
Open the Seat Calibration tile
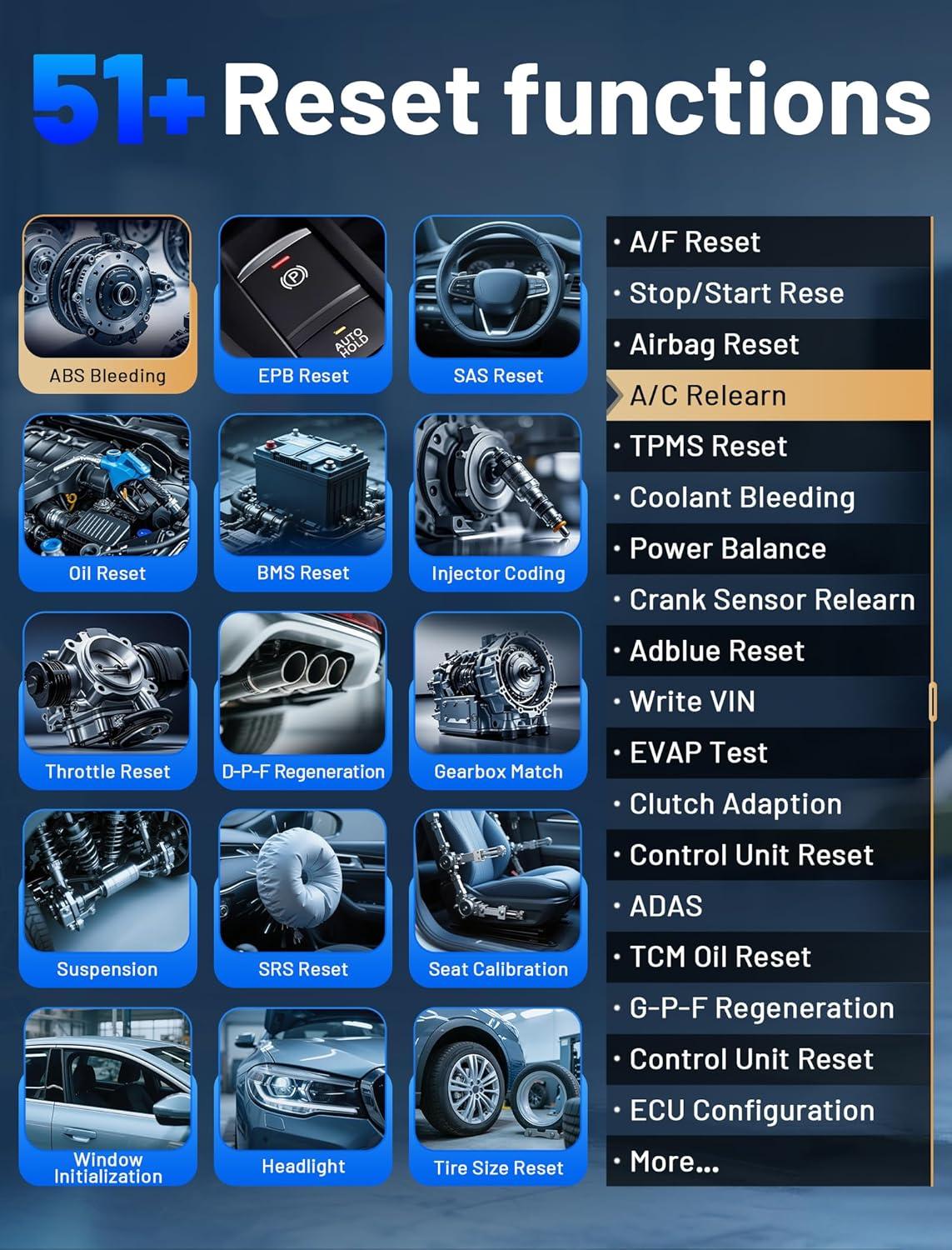point(498,897)
